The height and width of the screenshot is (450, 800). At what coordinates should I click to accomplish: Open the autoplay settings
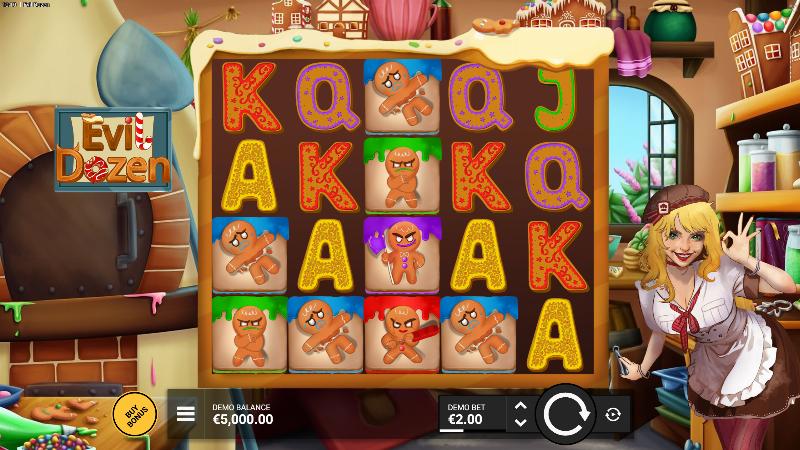[613, 413]
